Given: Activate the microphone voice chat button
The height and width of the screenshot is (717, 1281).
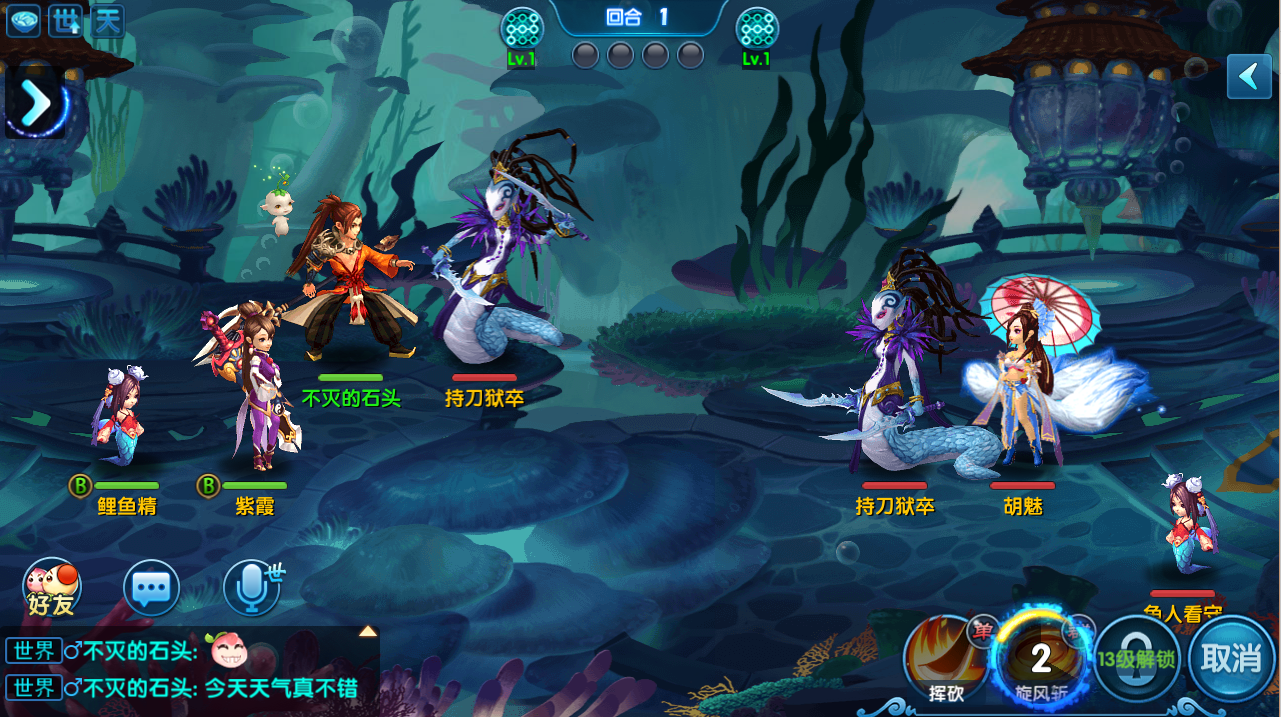Looking at the screenshot, I should pos(251,588).
